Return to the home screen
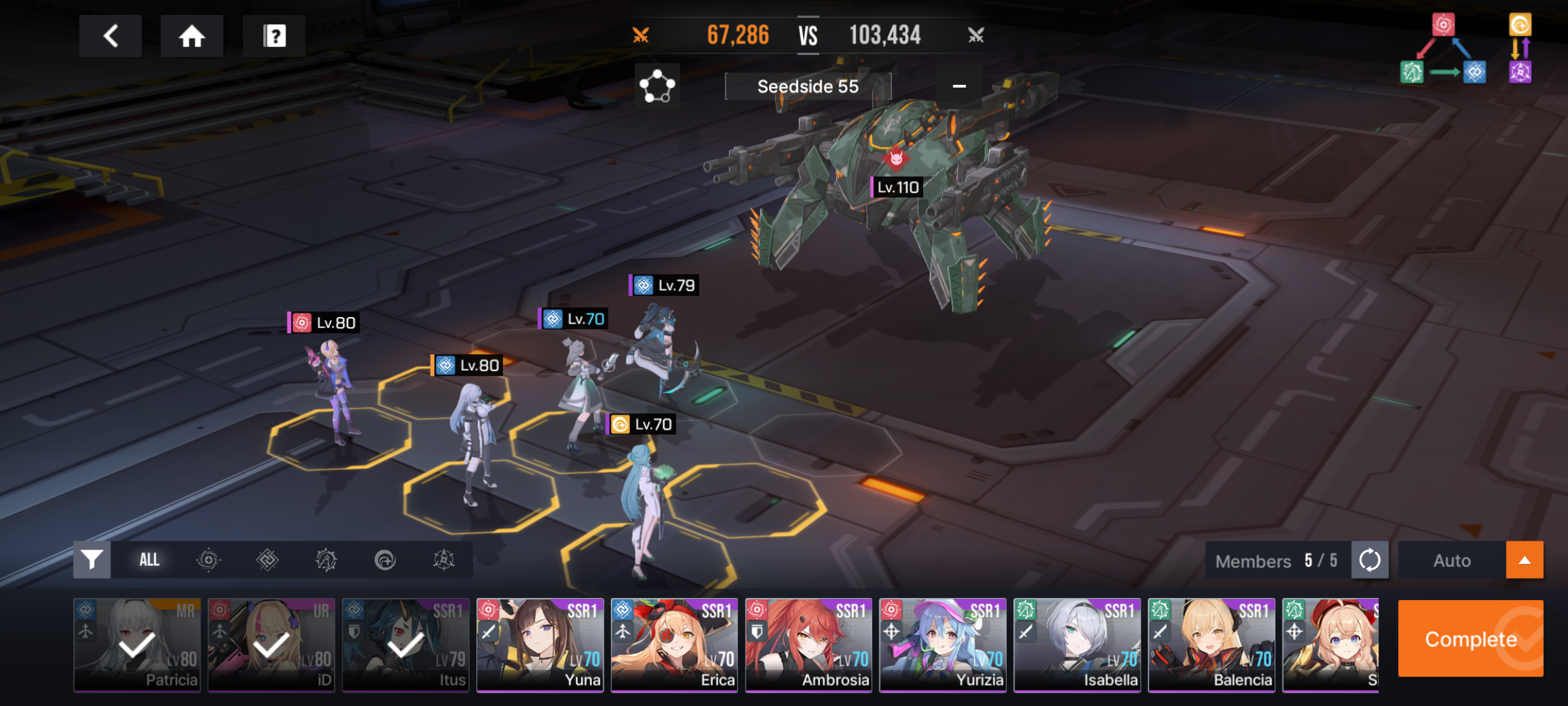Screen dimensions: 1568x706 191,36
